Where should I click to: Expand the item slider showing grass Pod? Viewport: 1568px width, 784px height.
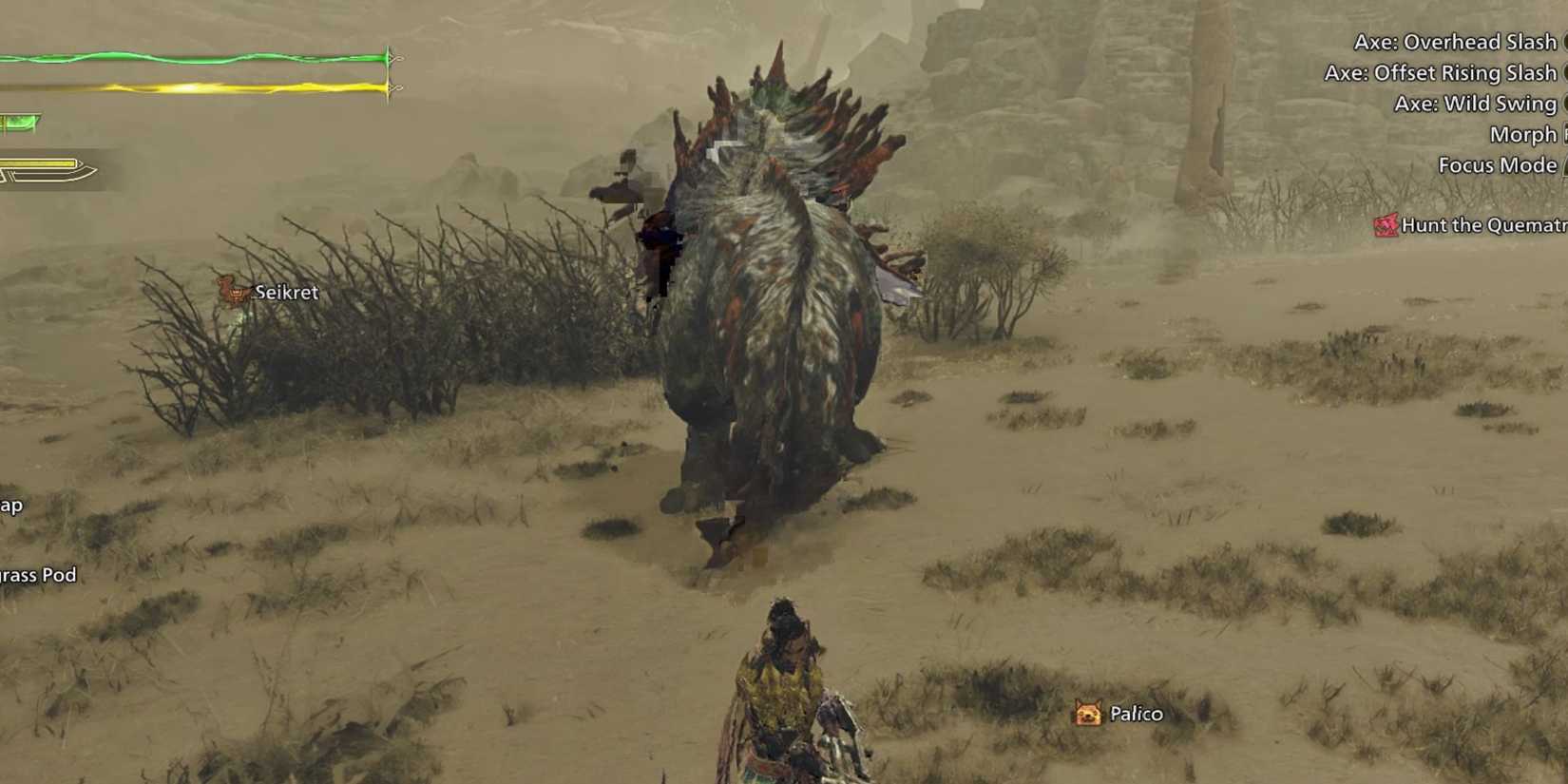point(38,576)
